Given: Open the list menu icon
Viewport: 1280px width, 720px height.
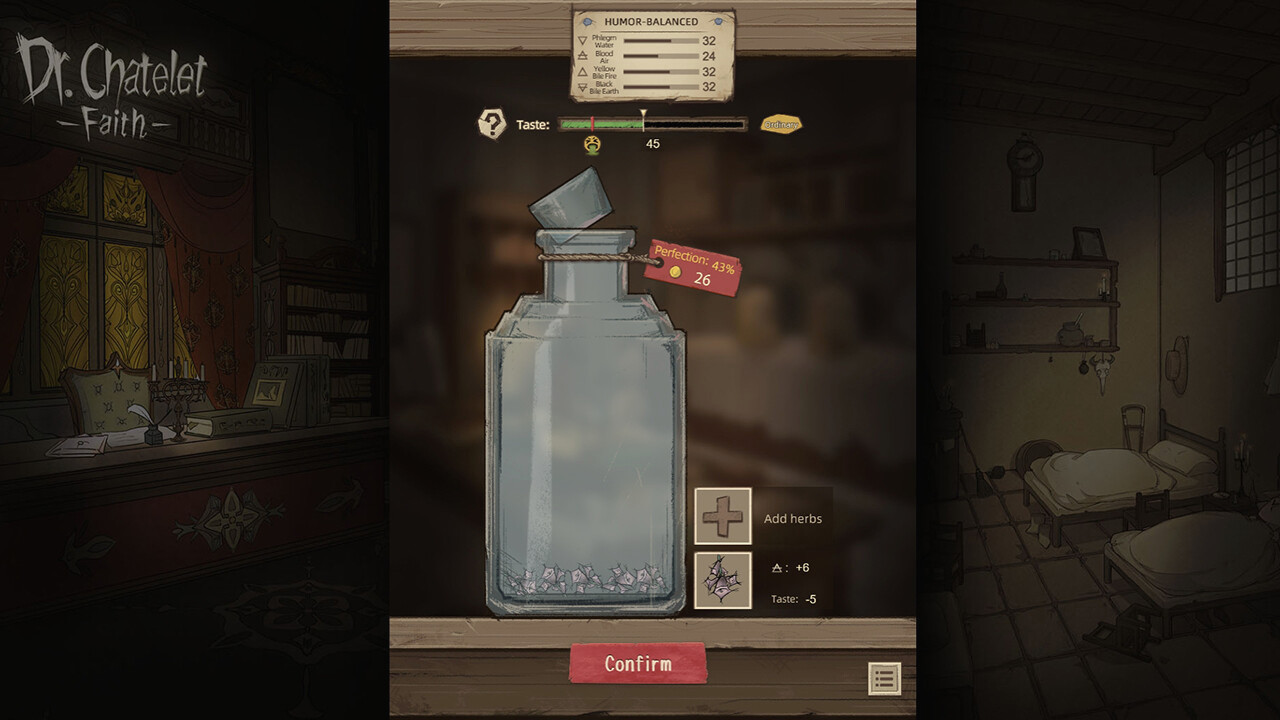Looking at the screenshot, I should click(x=884, y=679).
